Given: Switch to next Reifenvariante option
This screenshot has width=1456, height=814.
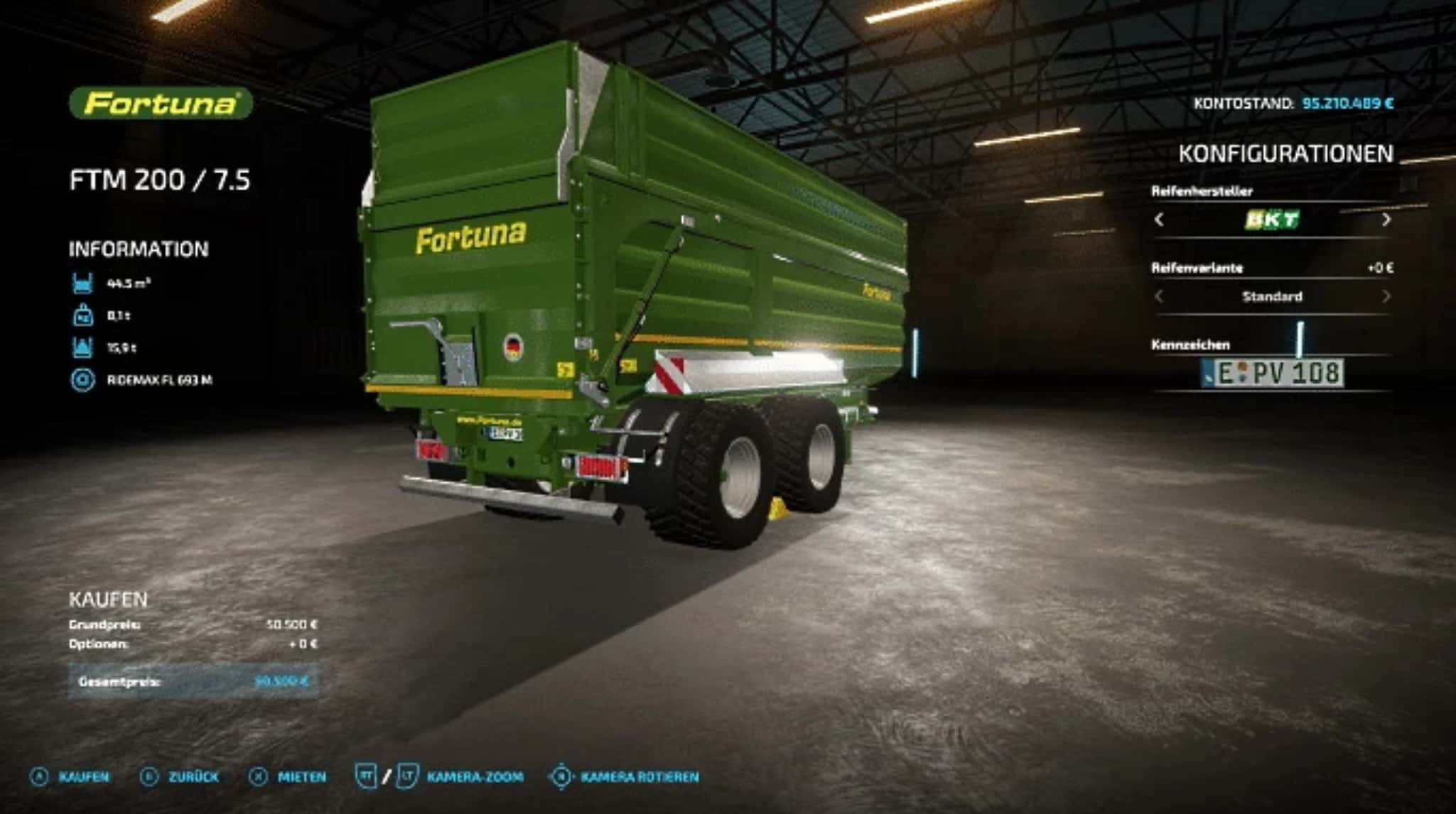Looking at the screenshot, I should click(x=1386, y=296).
